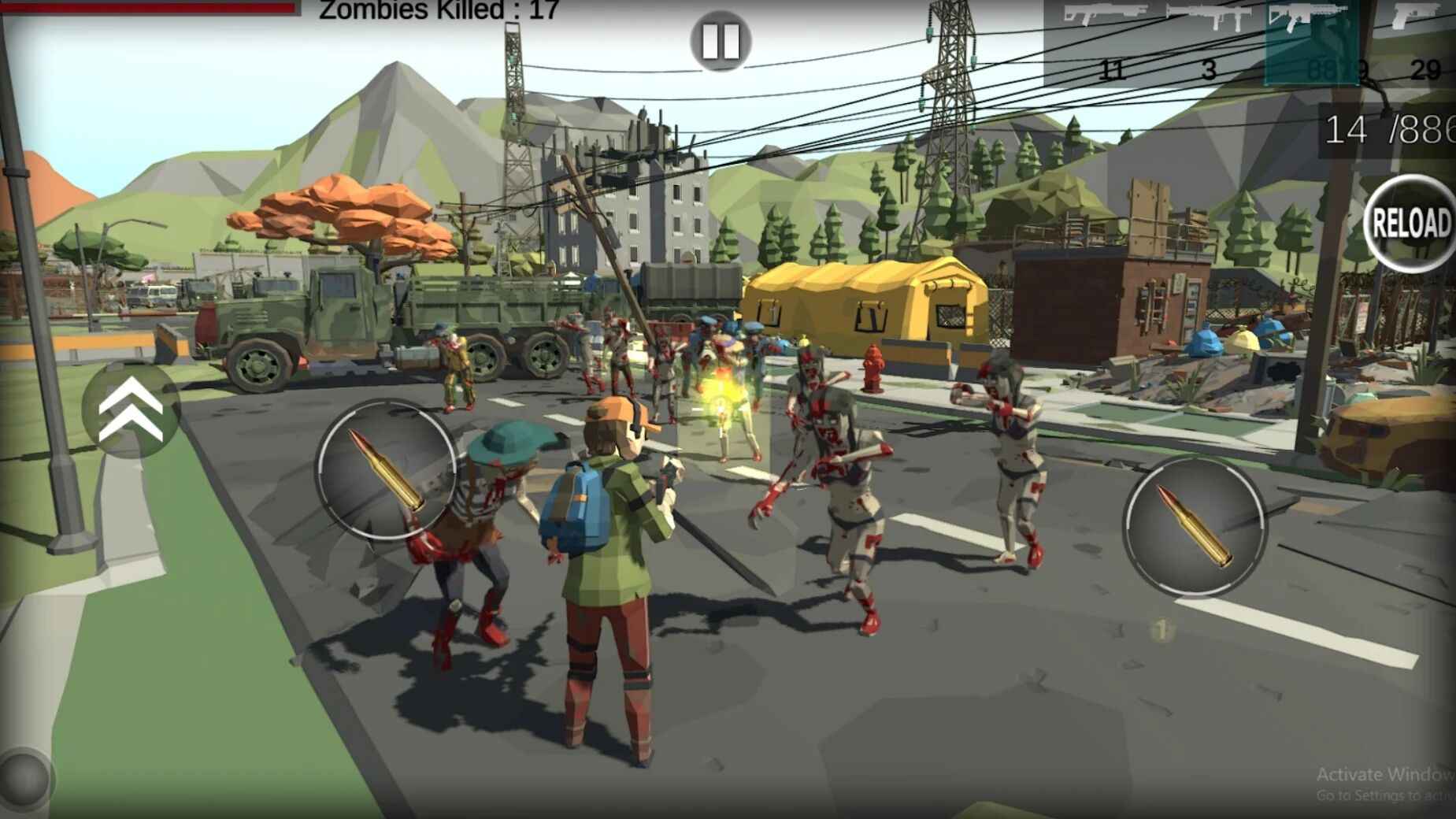Tap the grey virtual joystick knob

(24, 777)
